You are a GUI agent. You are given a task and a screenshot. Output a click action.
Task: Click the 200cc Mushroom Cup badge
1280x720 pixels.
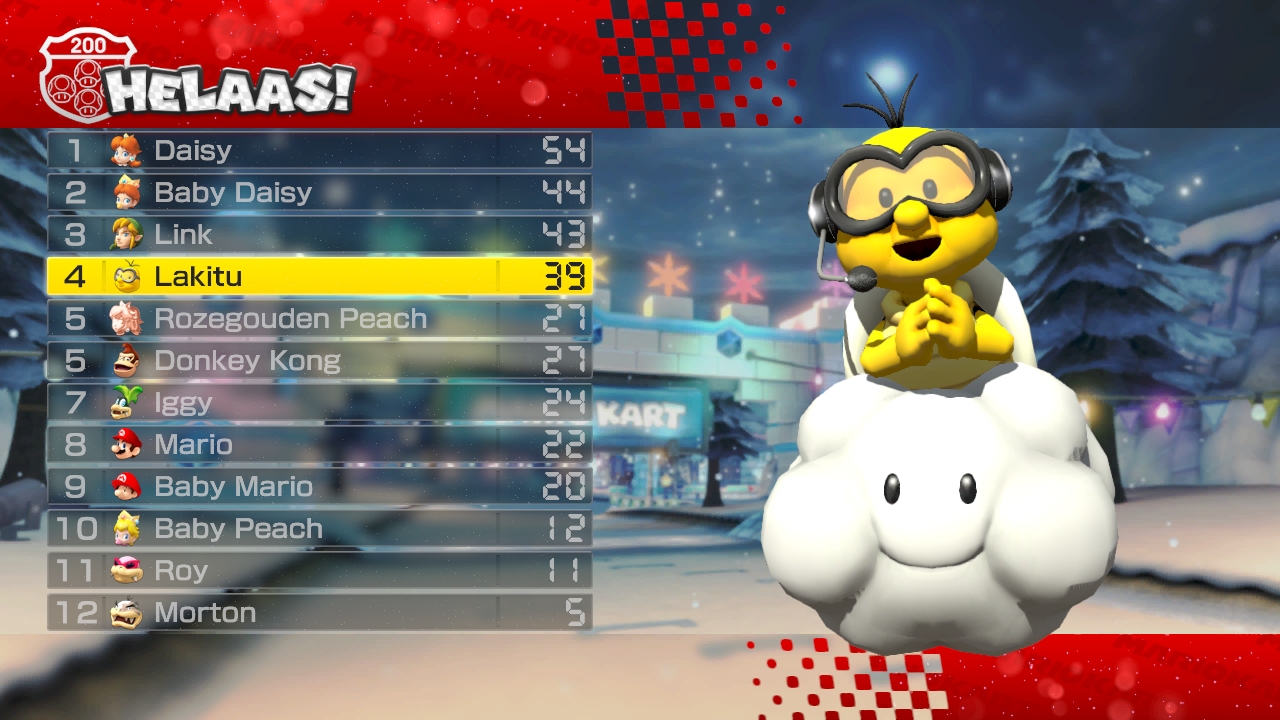click(87, 76)
